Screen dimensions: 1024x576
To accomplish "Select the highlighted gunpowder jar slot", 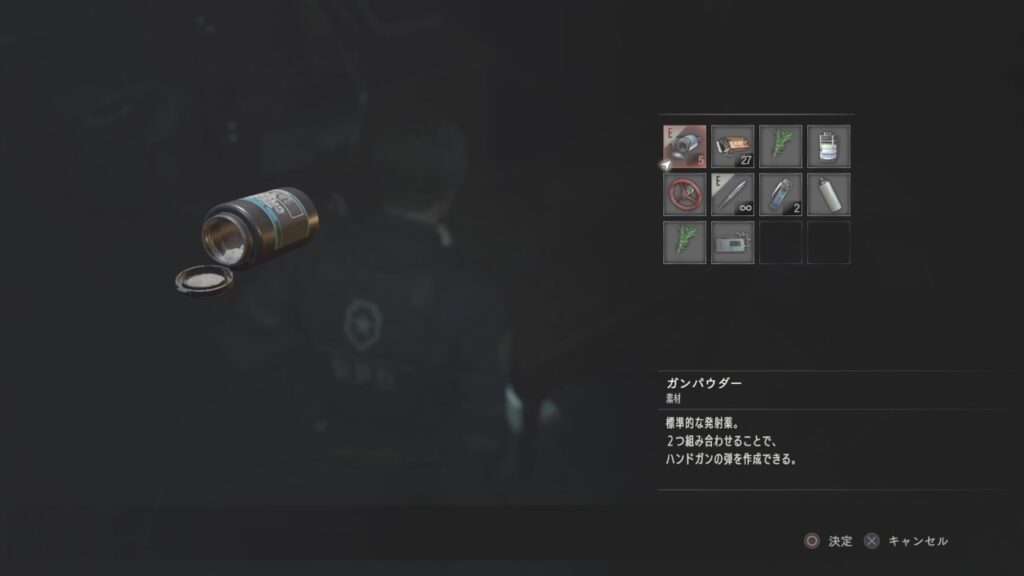I will (x=685, y=146).
